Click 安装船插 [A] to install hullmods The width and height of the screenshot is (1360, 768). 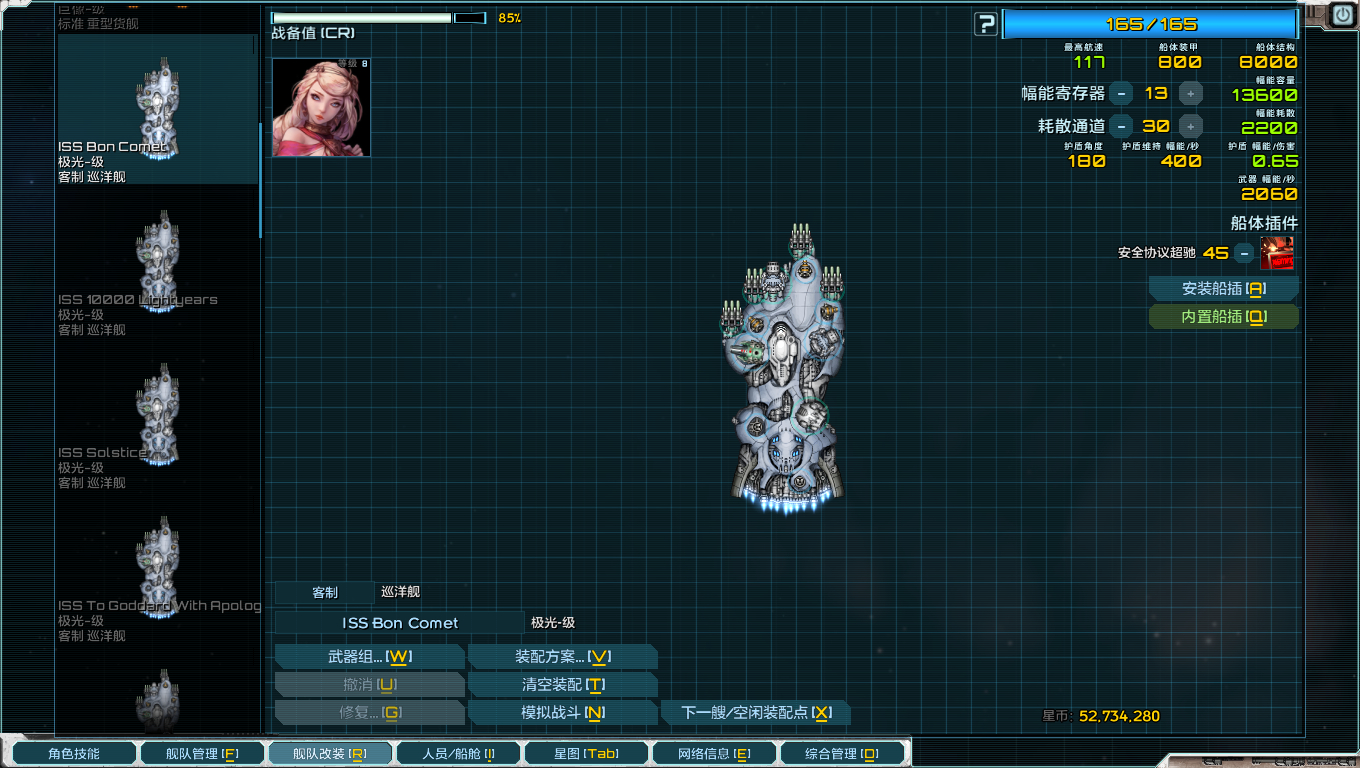(x=1223, y=288)
